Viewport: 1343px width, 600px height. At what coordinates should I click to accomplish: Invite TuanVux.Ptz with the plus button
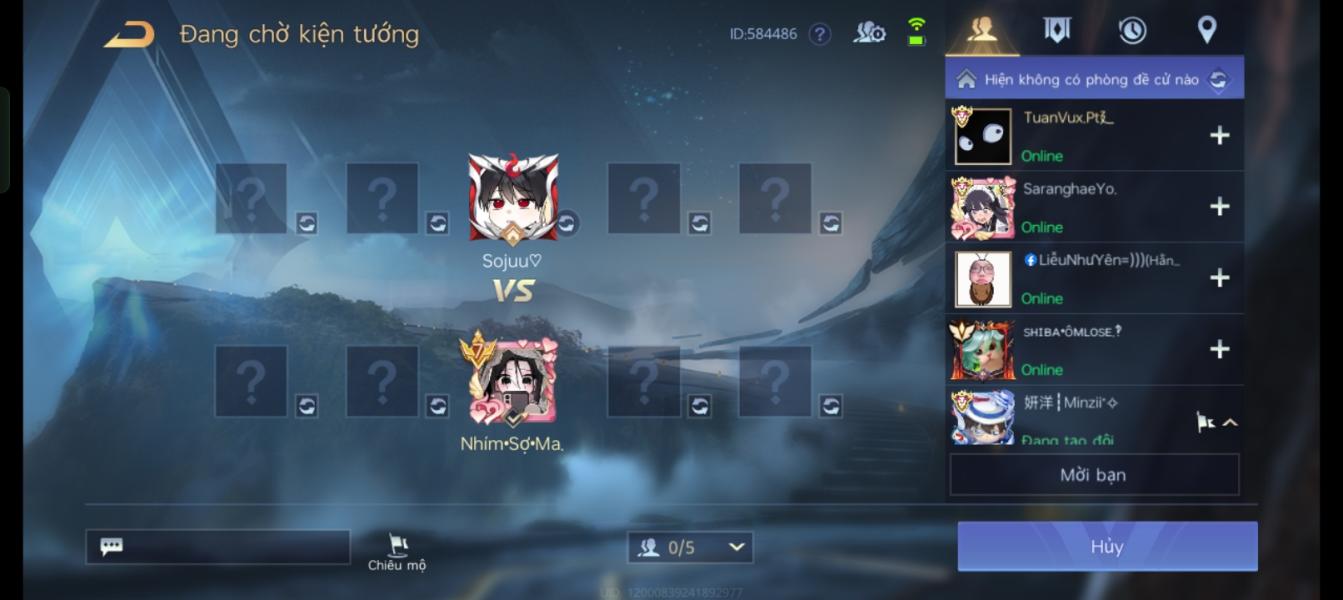[1219, 136]
